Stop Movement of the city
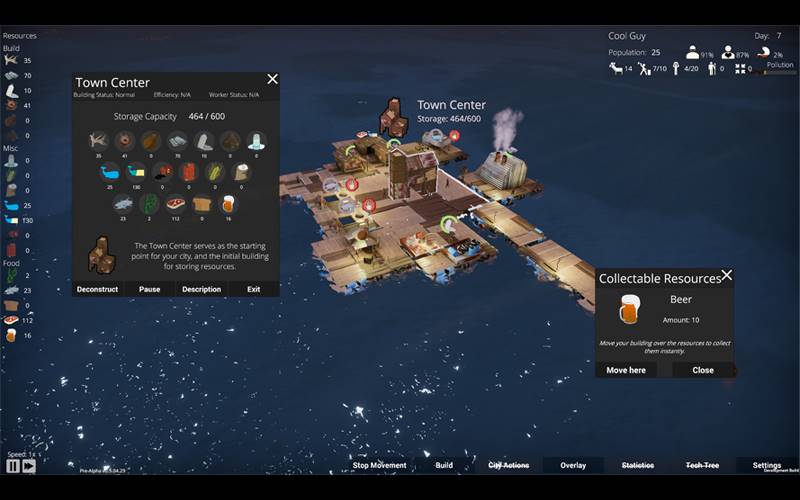The width and height of the screenshot is (800, 500). pos(379,465)
